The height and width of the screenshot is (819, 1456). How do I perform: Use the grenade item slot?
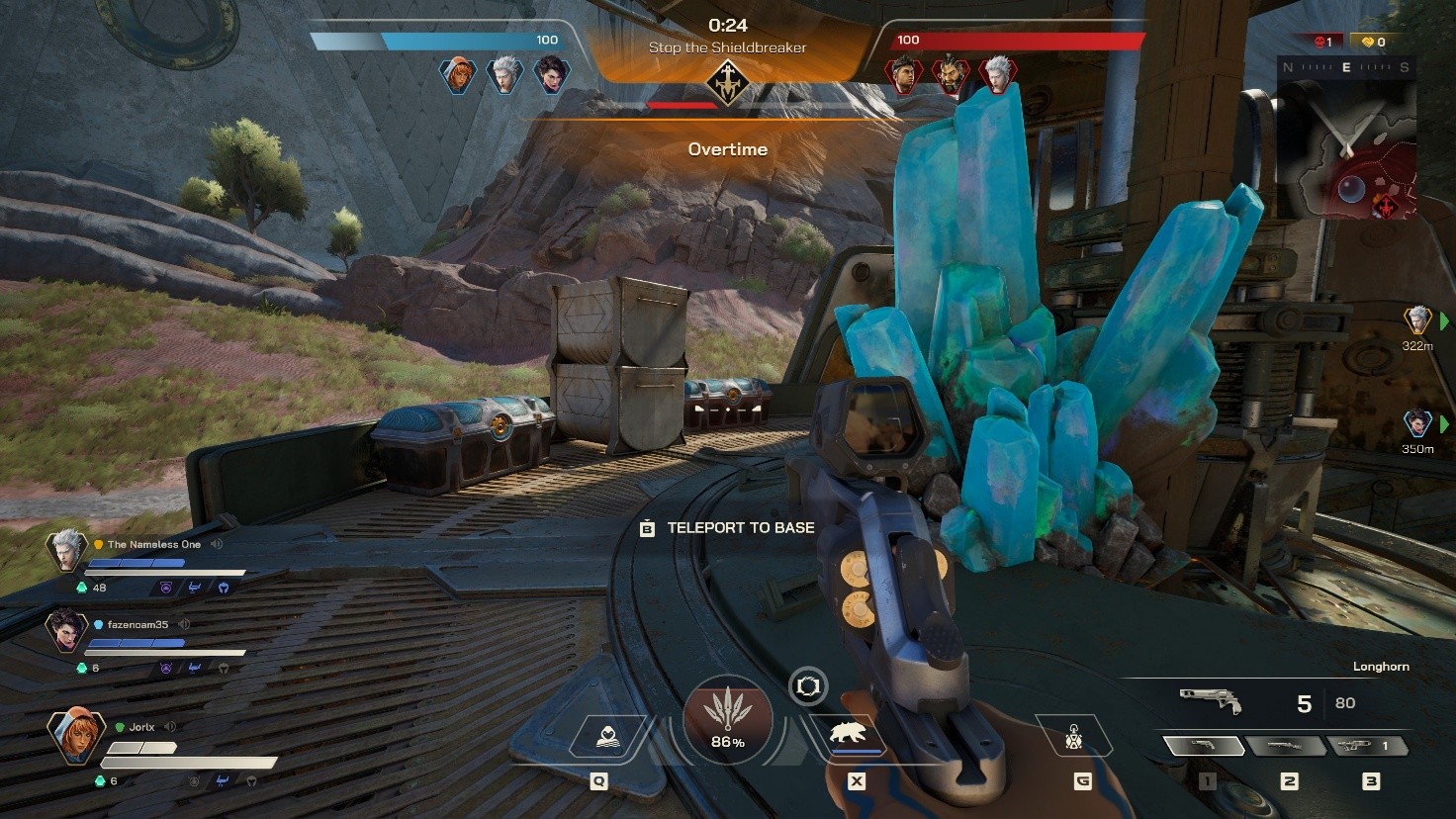point(1074,738)
